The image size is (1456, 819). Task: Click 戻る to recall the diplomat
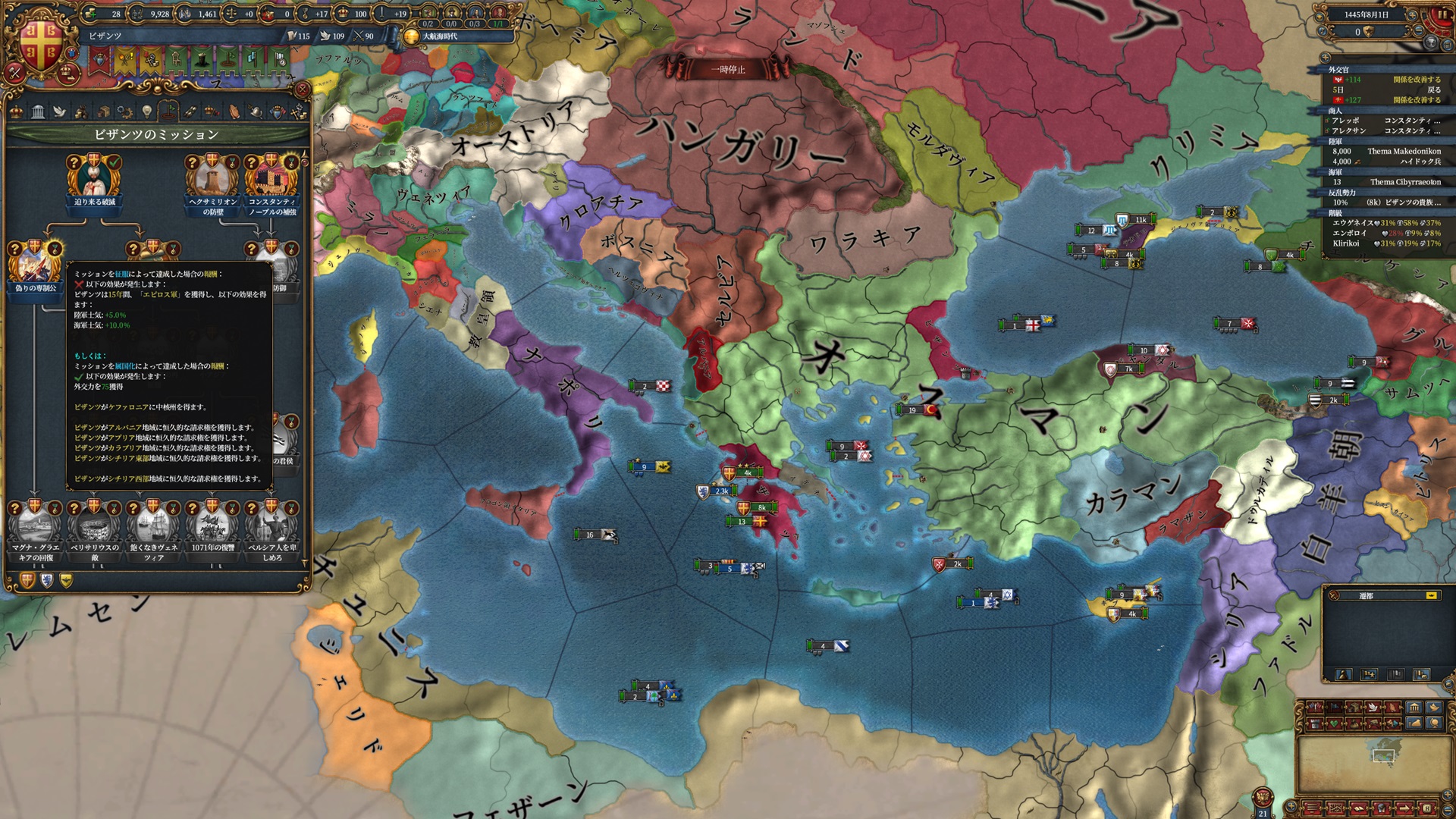[1433, 90]
